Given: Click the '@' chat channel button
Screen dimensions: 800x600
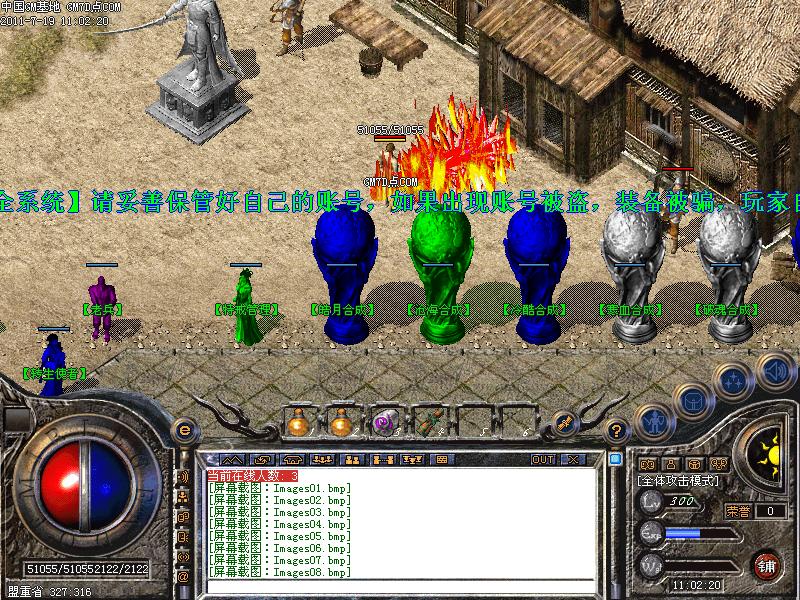Looking at the screenshot, I should click(183, 577).
